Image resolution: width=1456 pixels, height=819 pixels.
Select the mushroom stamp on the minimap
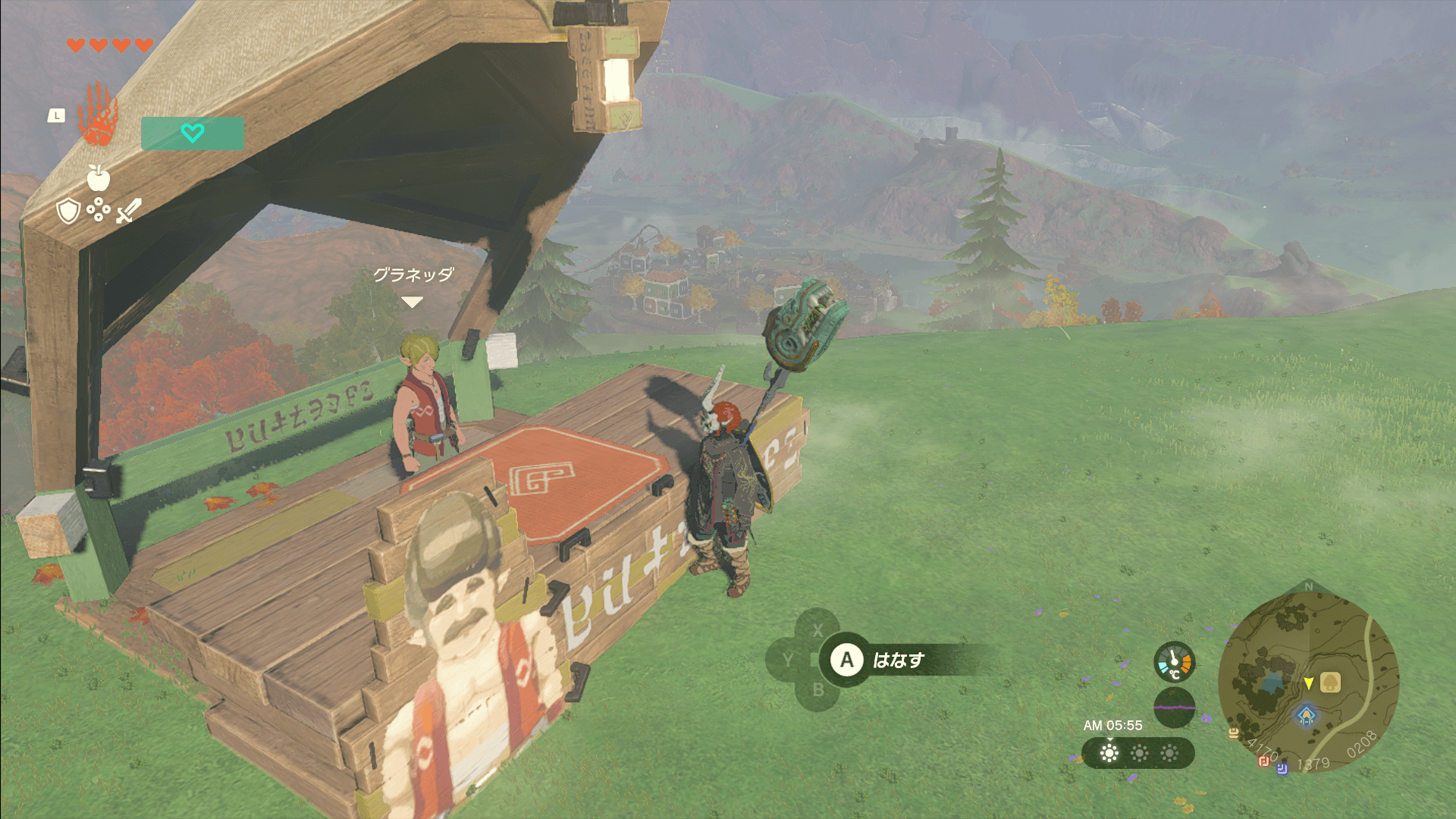(1330, 682)
